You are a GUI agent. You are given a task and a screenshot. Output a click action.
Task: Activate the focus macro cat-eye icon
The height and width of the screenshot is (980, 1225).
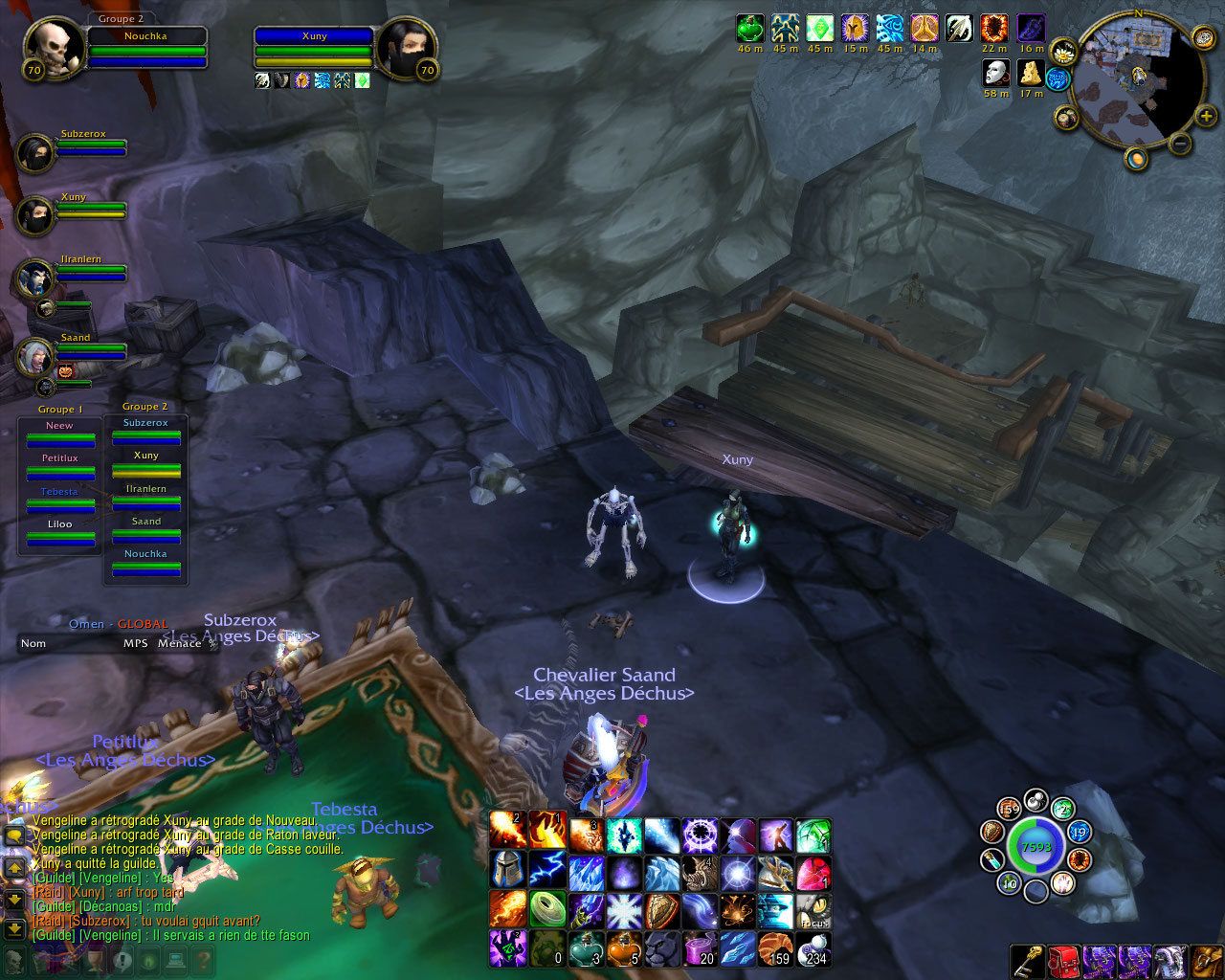pos(813,910)
